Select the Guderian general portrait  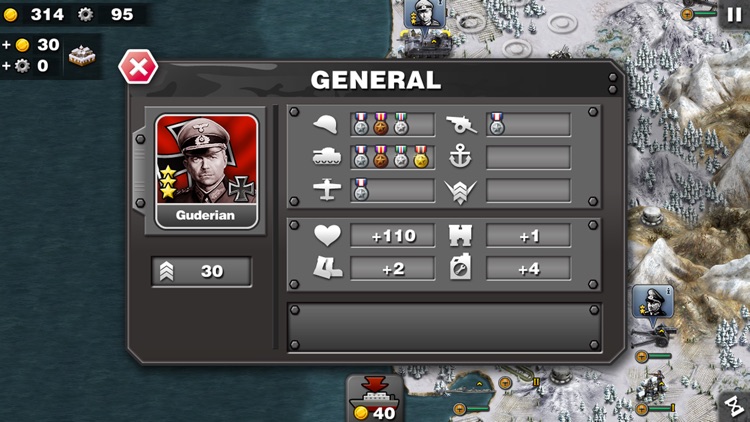(207, 171)
